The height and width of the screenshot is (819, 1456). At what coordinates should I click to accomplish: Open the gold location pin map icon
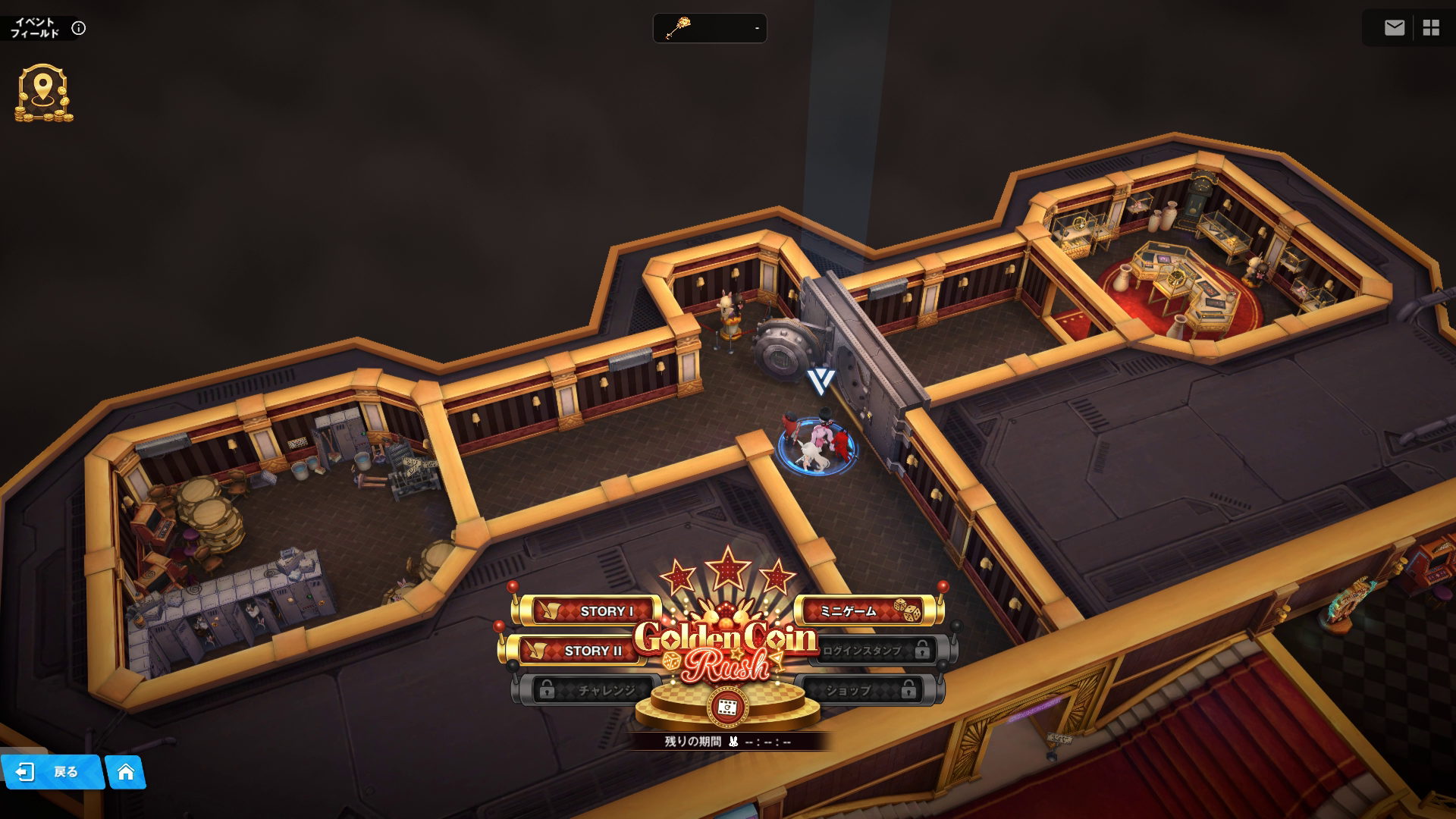43,93
